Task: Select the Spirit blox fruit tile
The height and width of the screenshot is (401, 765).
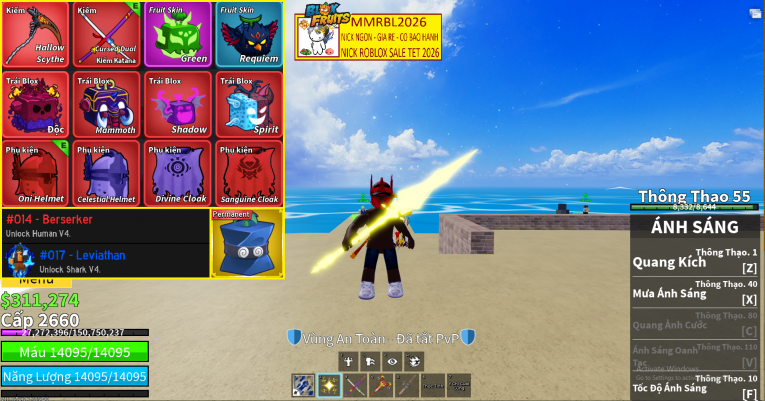Action: pyautogui.click(x=248, y=104)
